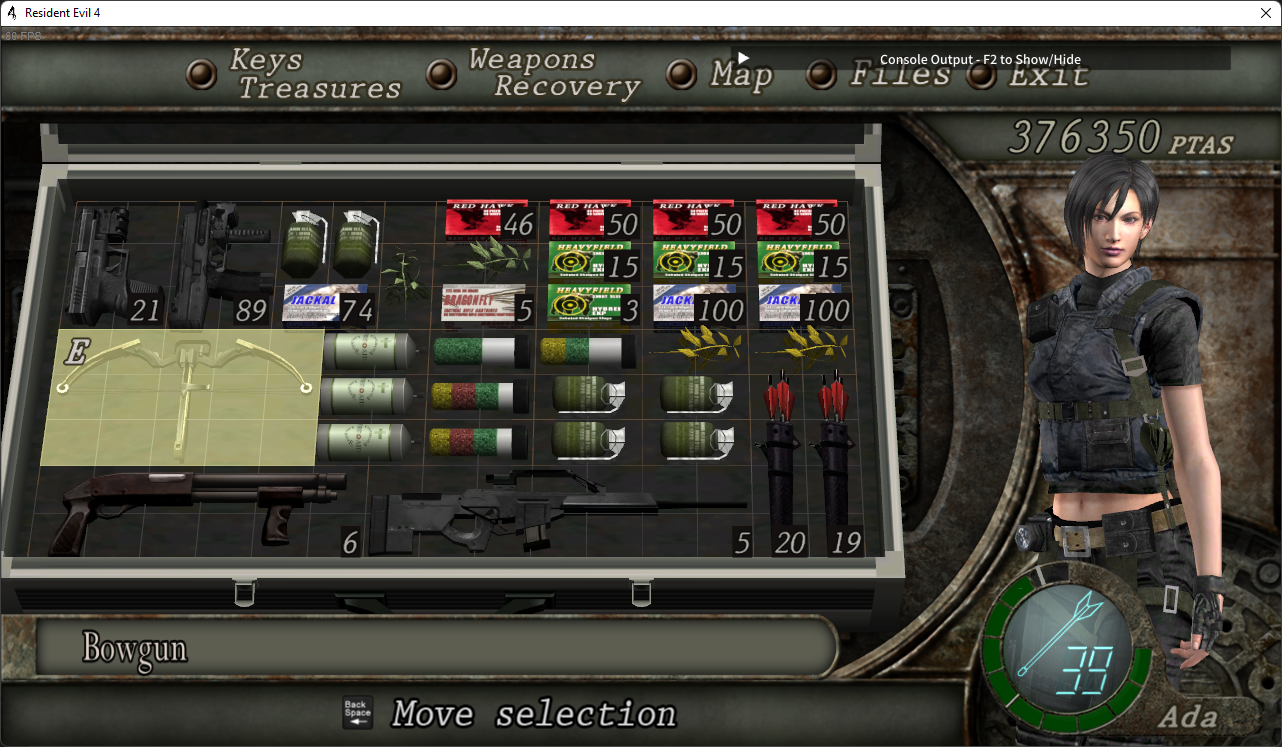Viewport: 1282px width, 747px height.
Task: Toggle Console Output with F2 label
Action: [x=980, y=59]
